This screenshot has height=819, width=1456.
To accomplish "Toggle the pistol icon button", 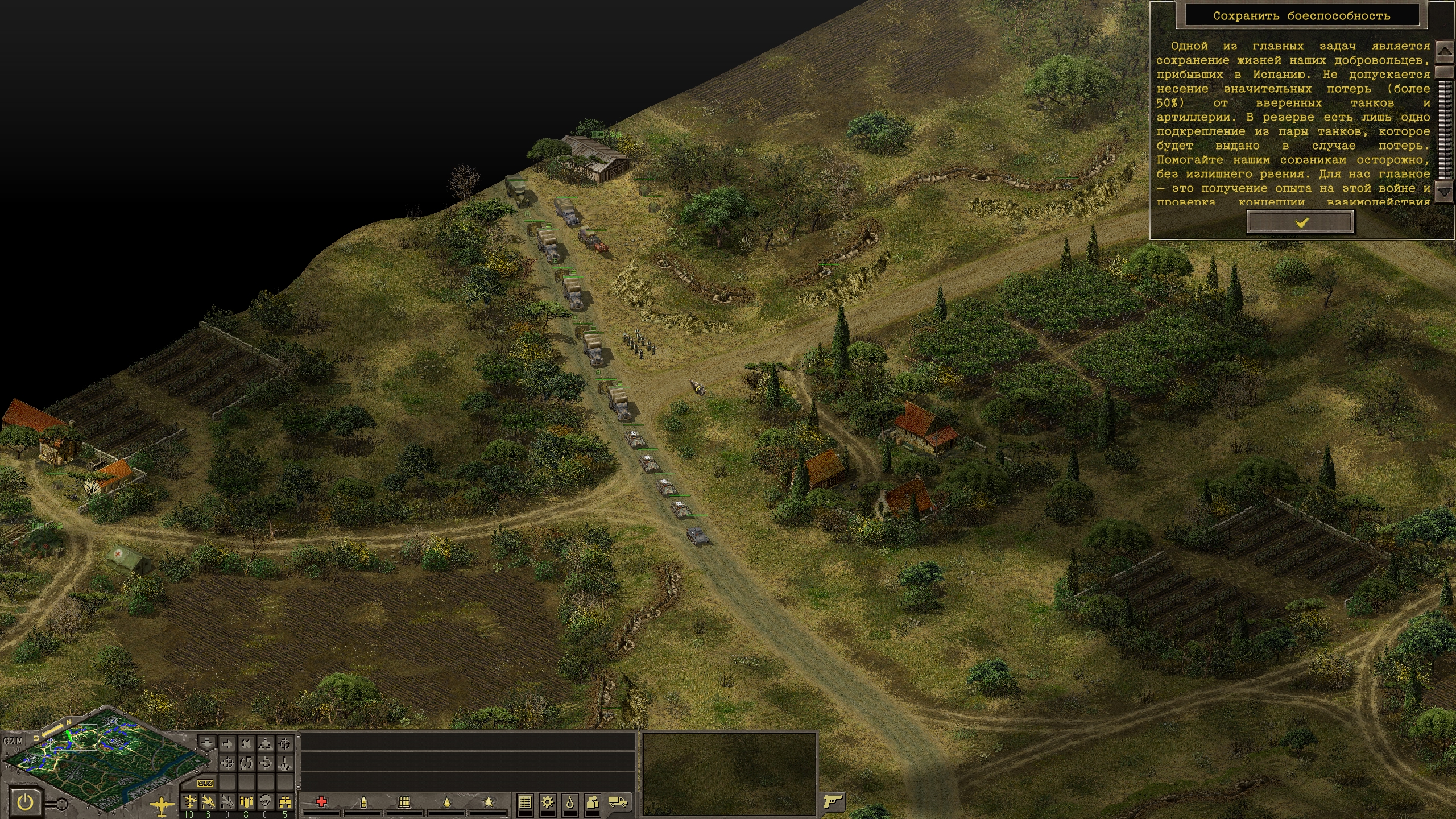I will click(x=833, y=801).
